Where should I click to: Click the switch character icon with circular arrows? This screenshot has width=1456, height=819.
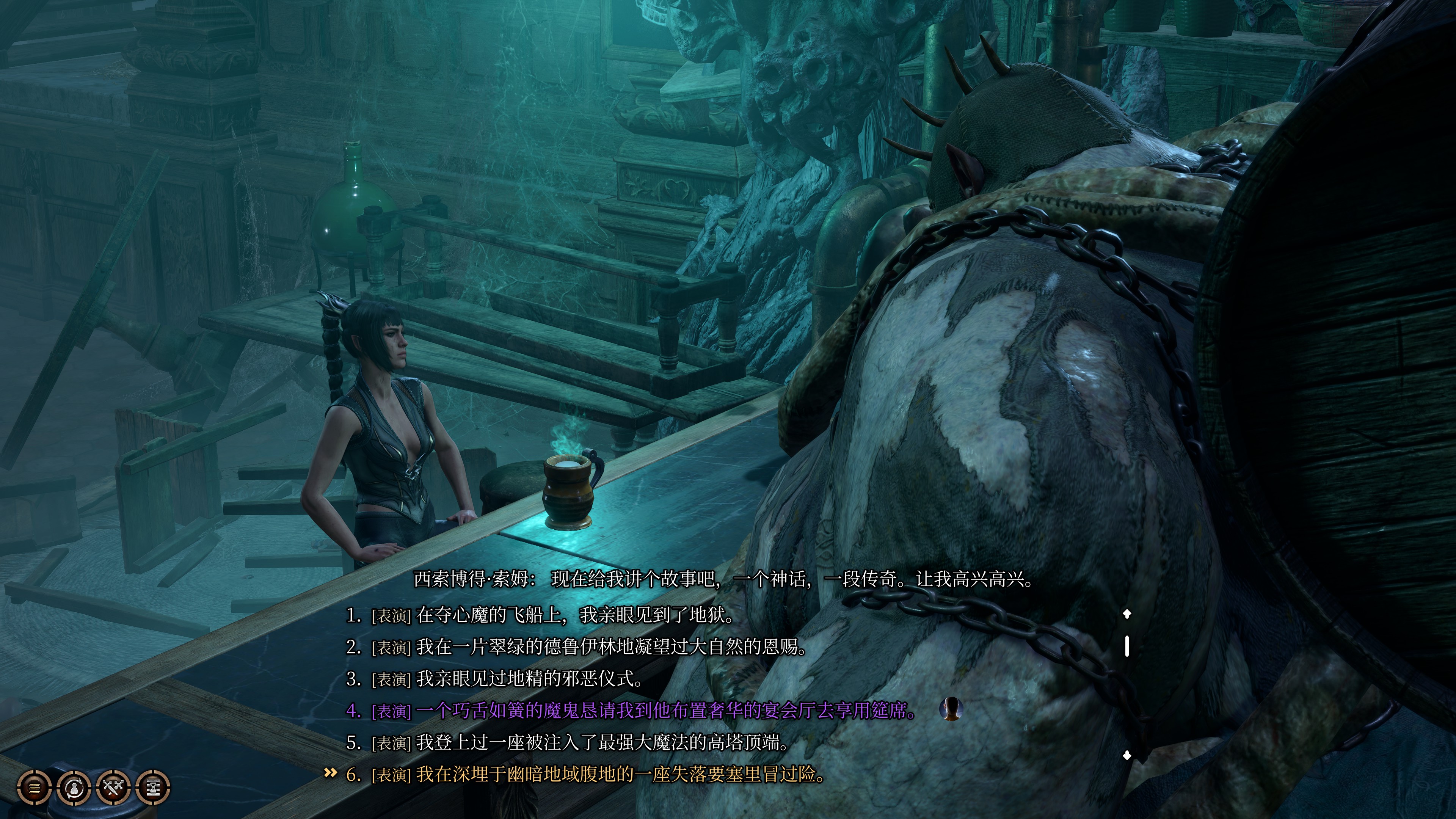pyautogui.click(x=74, y=787)
